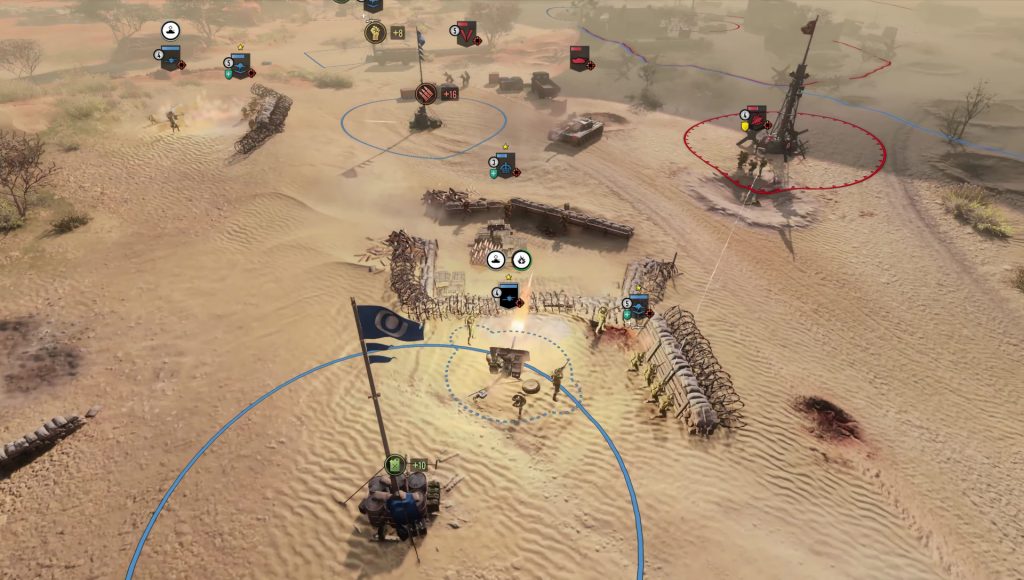Click the green-ringed flame status icon
This screenshot has width=1024, height=580.
click(x=521, y=260)
